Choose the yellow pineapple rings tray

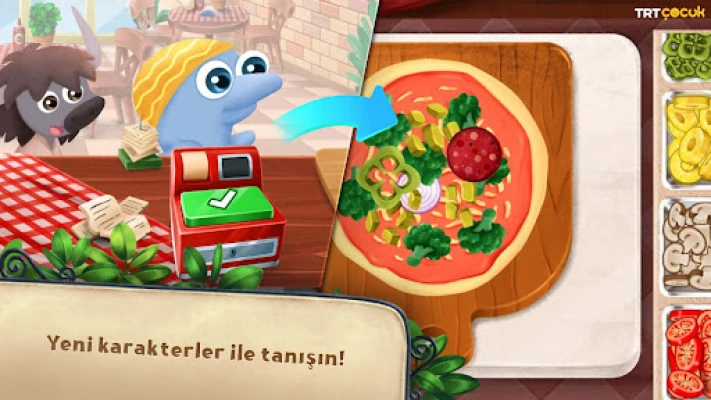[x=686, y=143]
